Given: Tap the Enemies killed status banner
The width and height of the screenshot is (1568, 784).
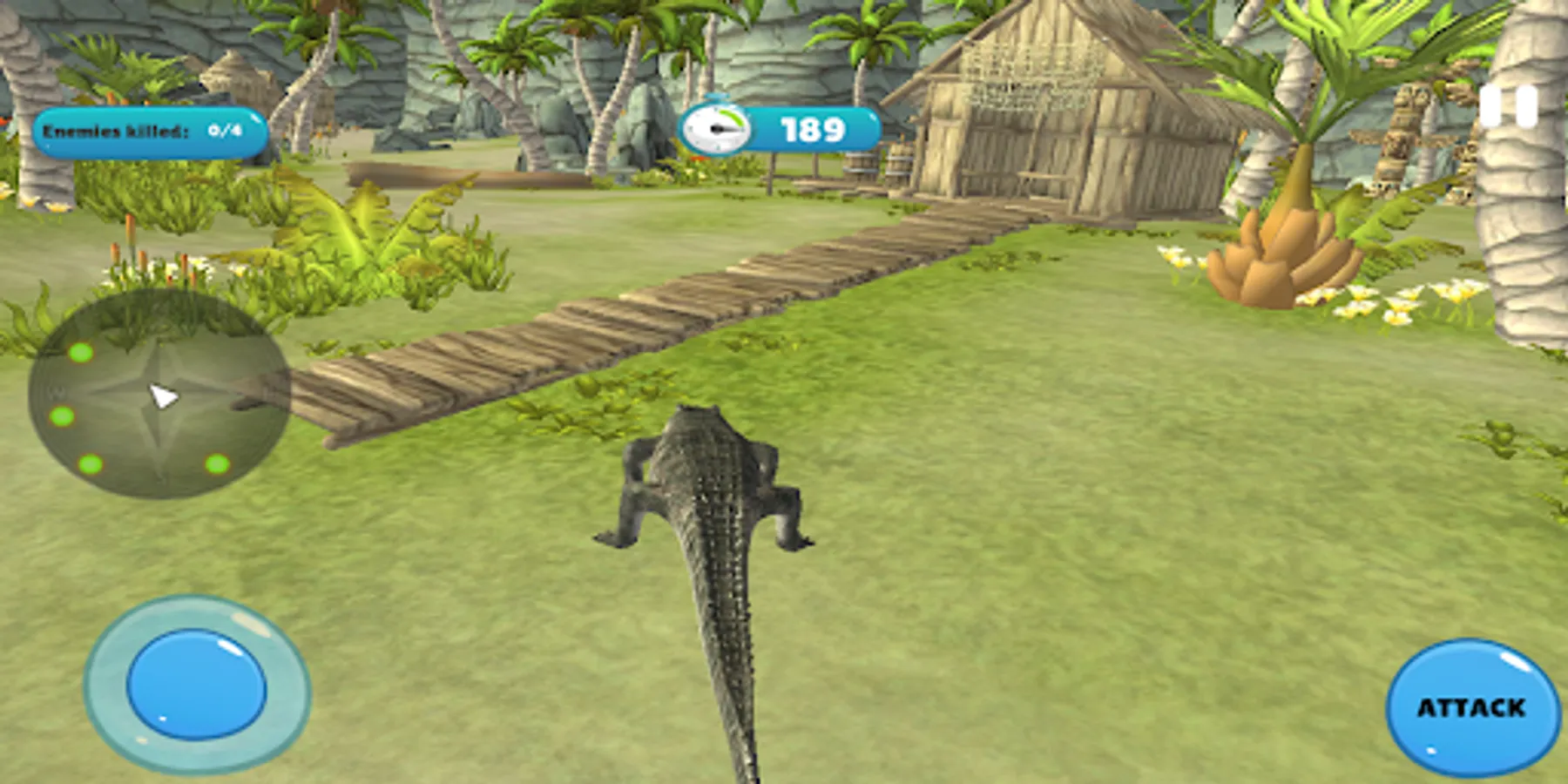Looking at the screenshot, I should click(x=148, y=131).
